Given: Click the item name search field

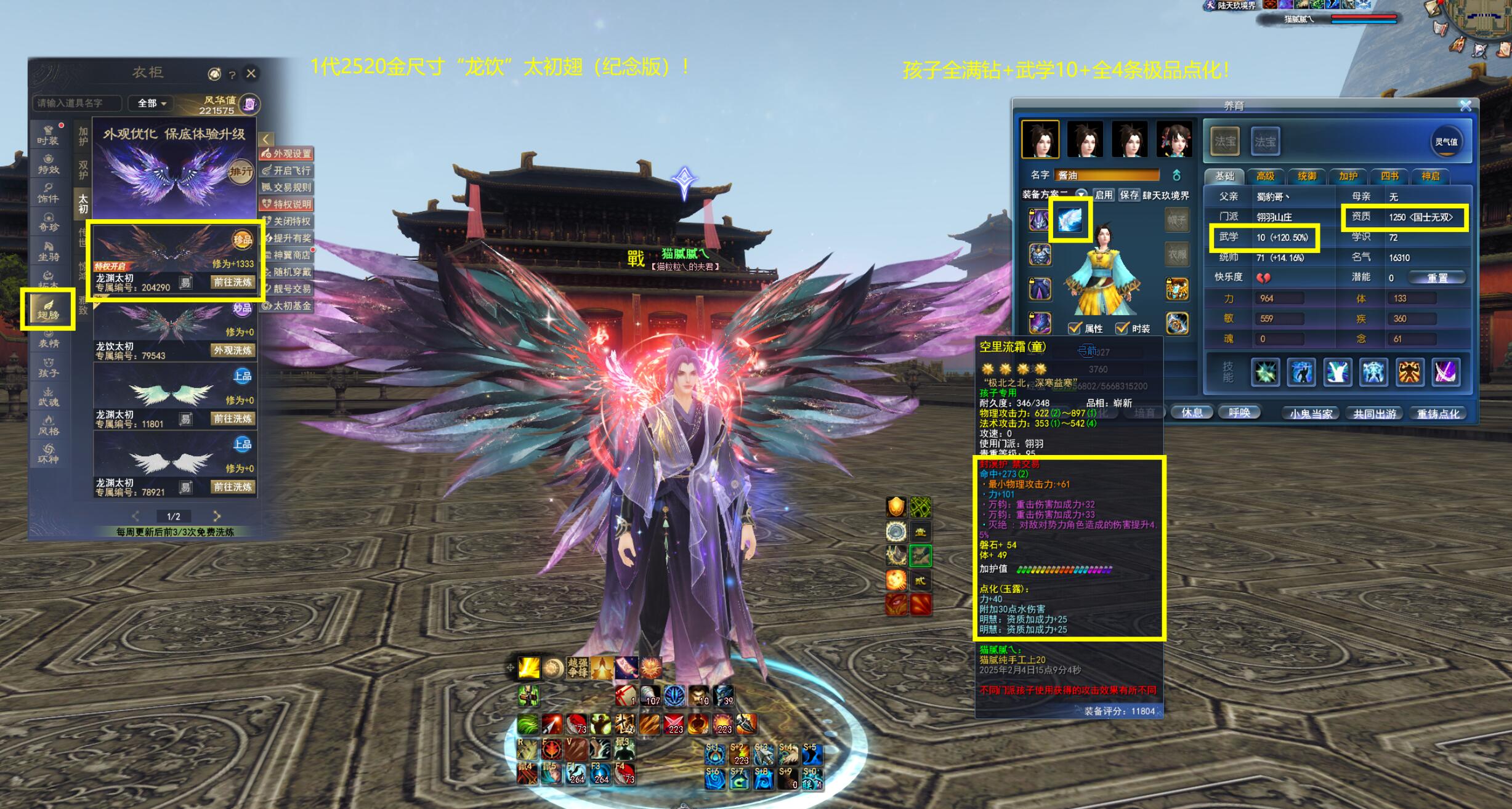Looking at the screenshot, I should click(76, 103).
